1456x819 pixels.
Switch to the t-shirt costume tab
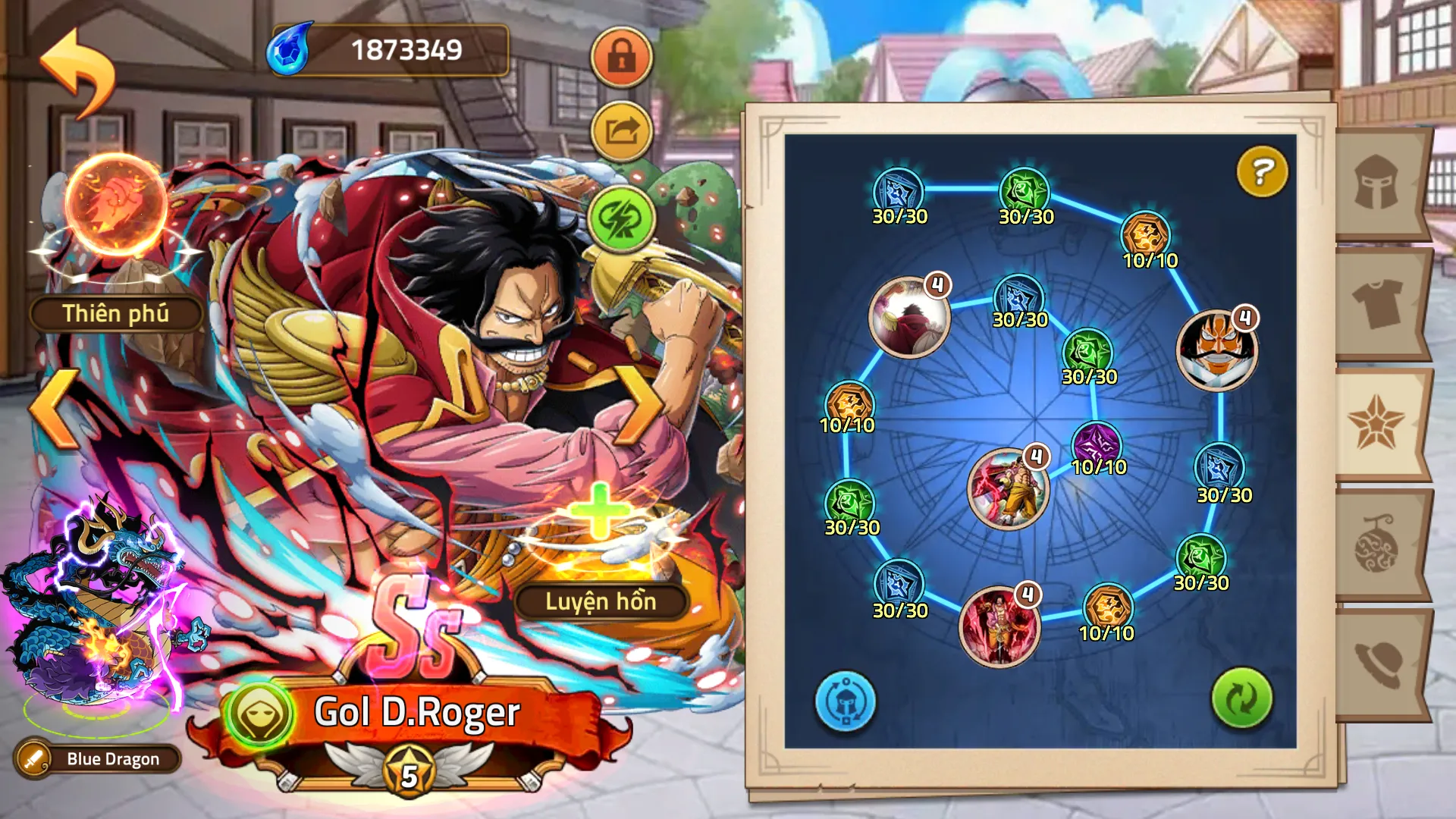click(1377, 303)
